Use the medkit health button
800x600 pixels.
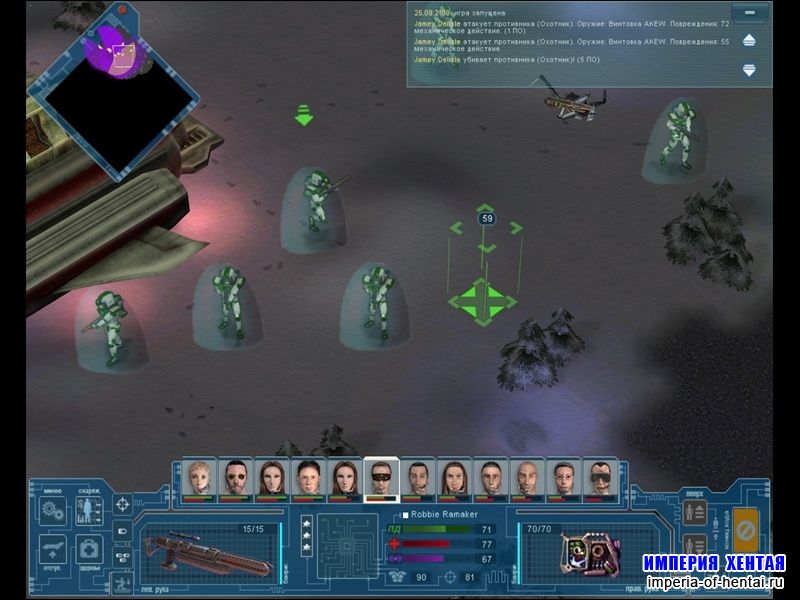pyautogui.click(x=89, y=548)
